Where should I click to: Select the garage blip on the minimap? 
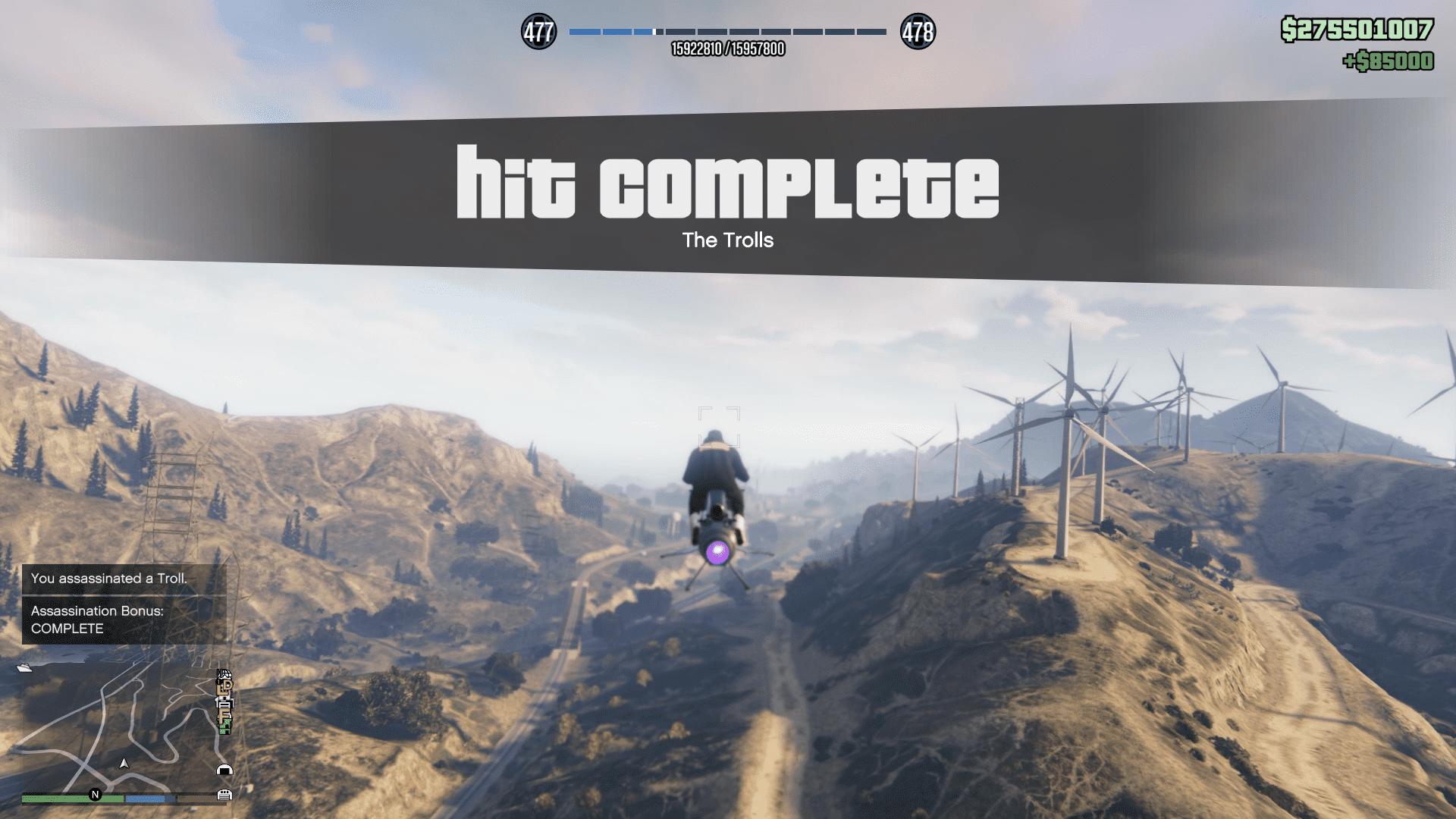click(224, 795)
